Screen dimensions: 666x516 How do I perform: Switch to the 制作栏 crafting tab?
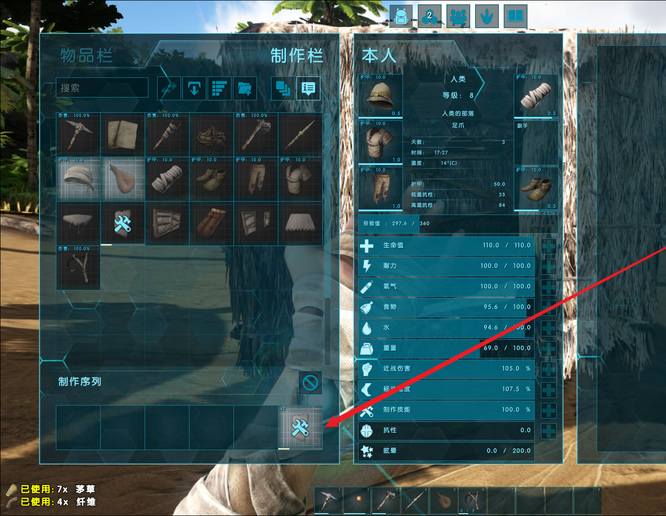[300, 56]
